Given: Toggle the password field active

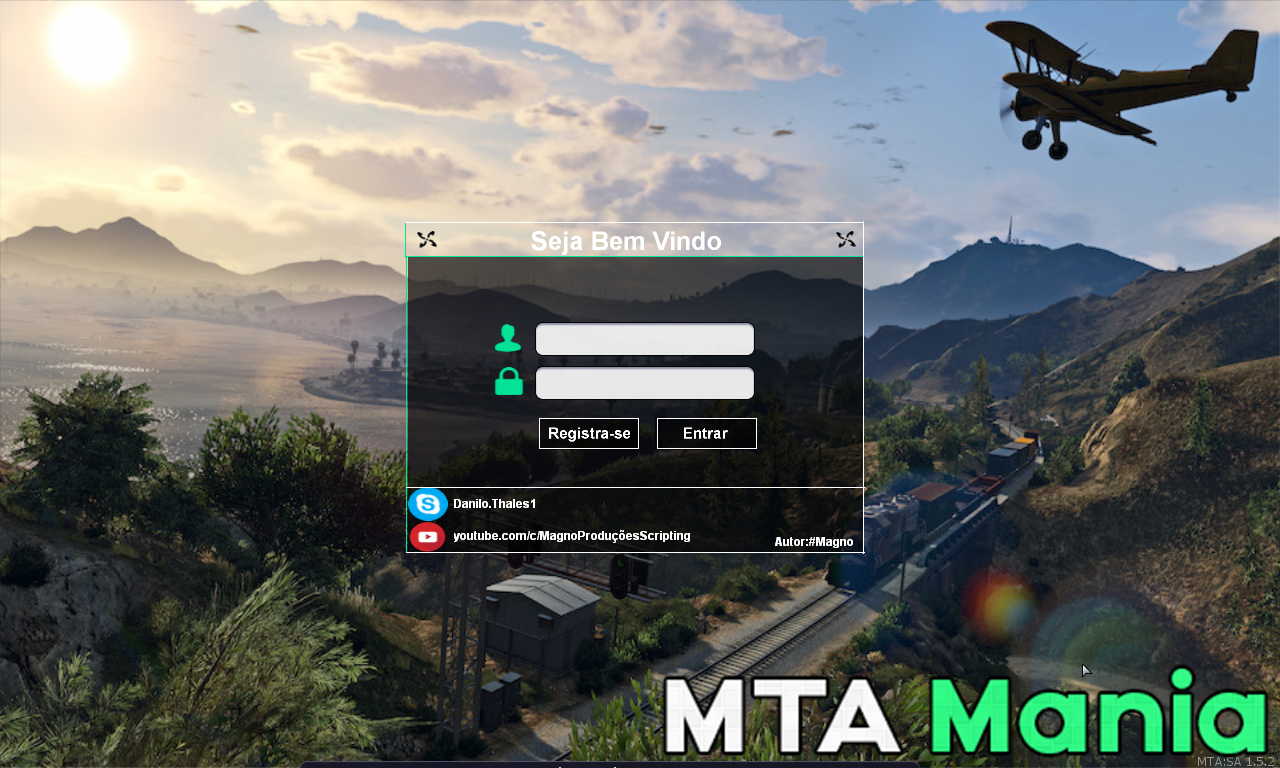Looking at the screenshot, I should pos(645,383).
